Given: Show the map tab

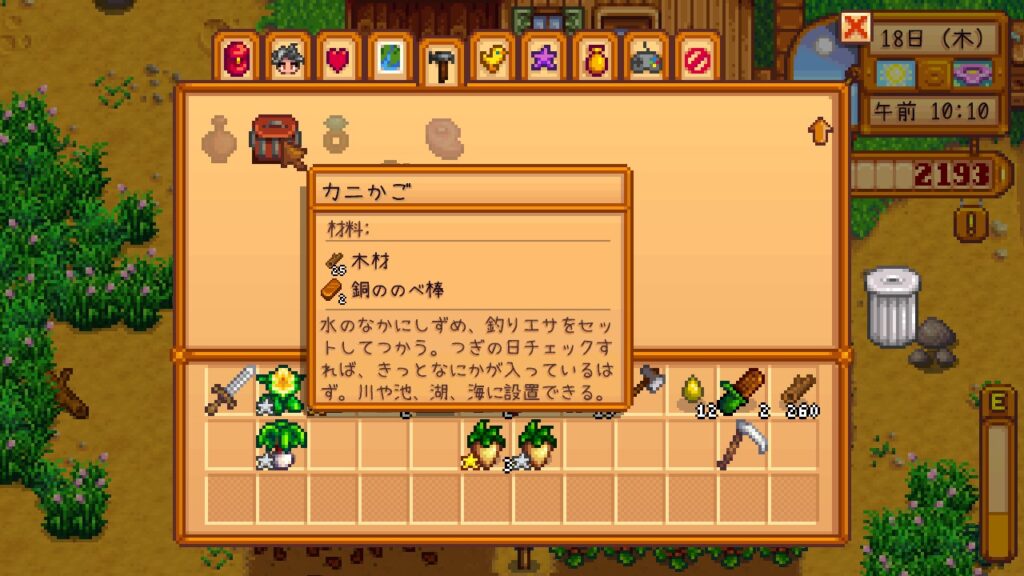Looking at the screenshot, I should (x=388, y=60).
